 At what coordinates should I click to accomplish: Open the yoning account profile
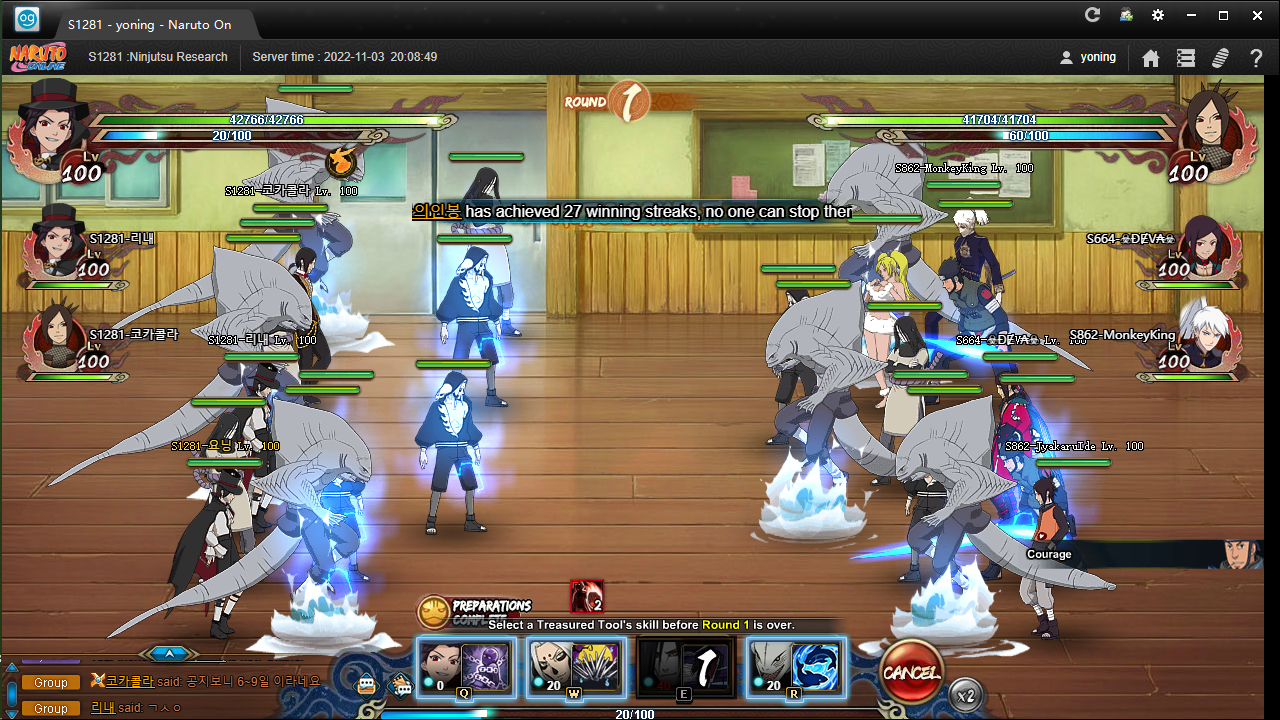click(1088, 57)
